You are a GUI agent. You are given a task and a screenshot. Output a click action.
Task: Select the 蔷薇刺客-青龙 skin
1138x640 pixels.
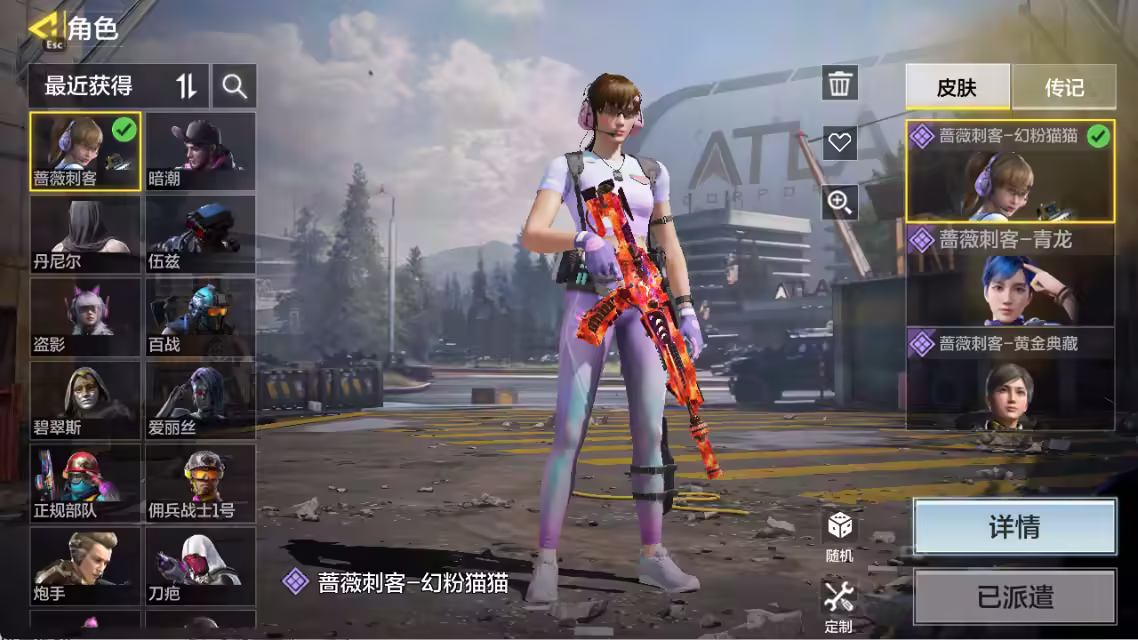click(x=1010, y=275)
